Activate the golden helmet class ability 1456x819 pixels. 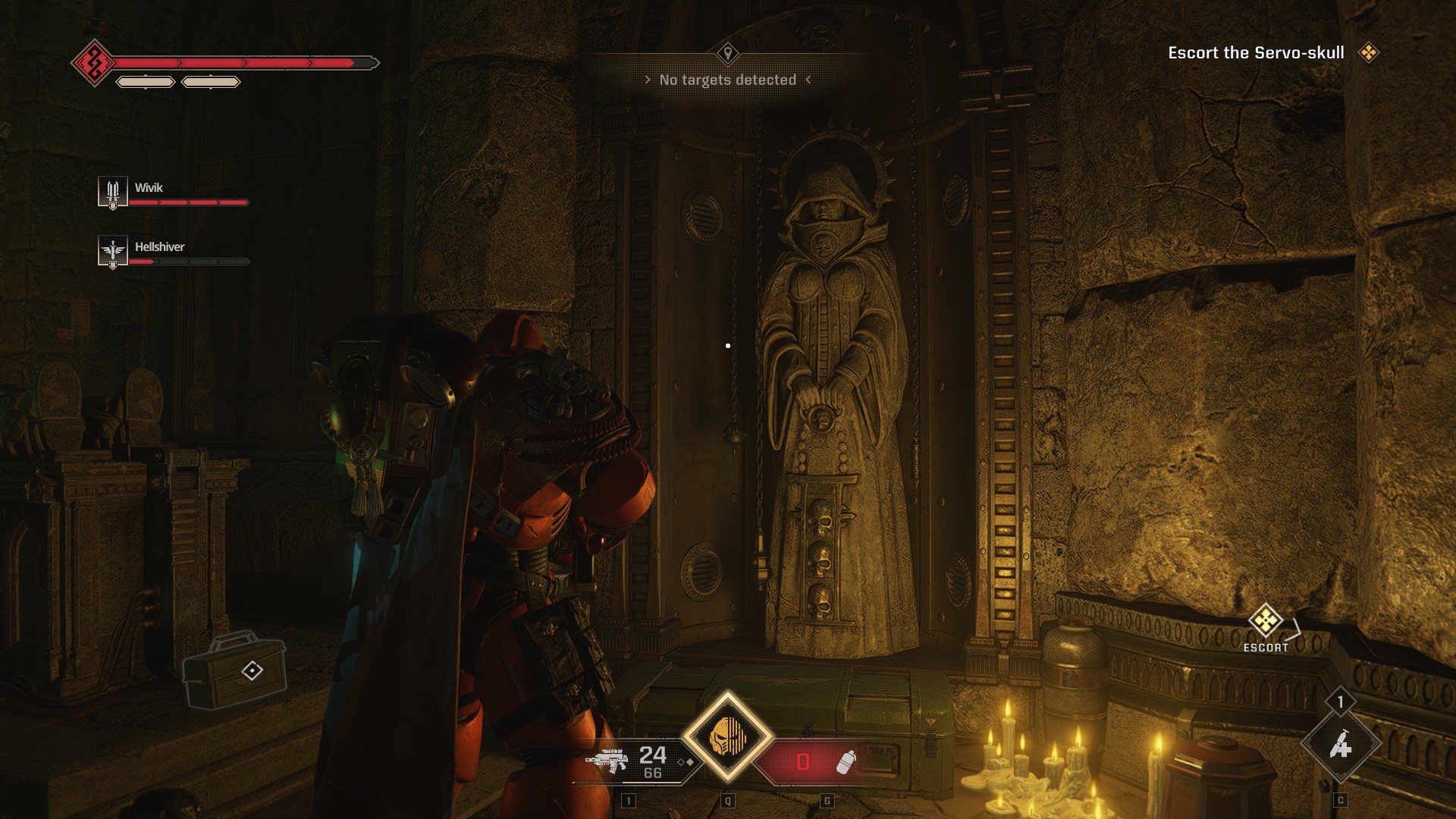[728, 736]
